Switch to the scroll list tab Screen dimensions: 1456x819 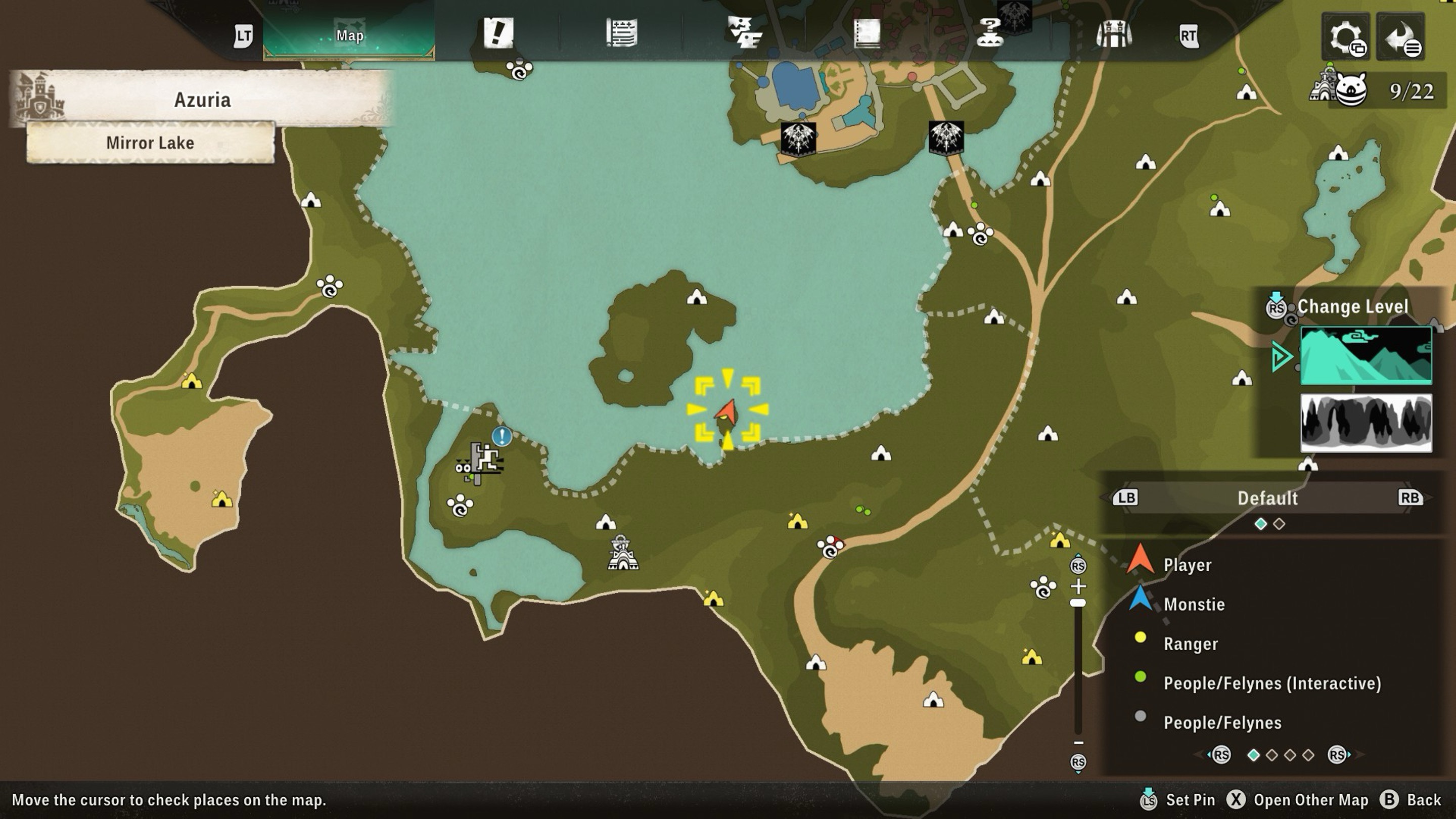(622, 33)
